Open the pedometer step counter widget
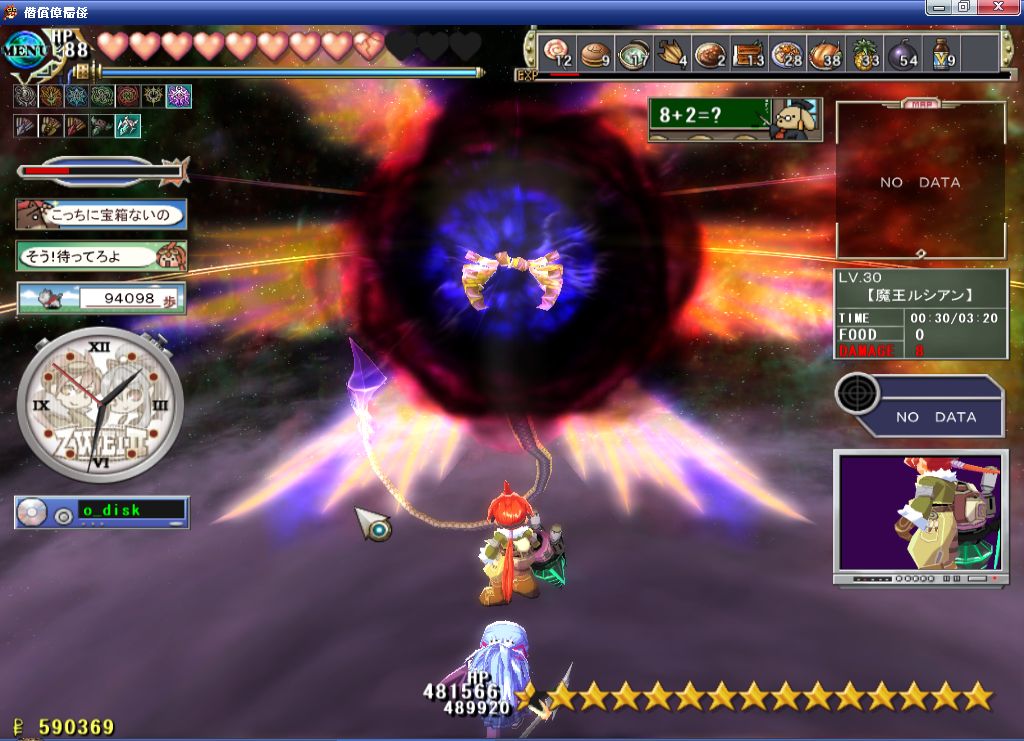The image size is (1024, 741). pyautogui.click(x=101, y=298)
